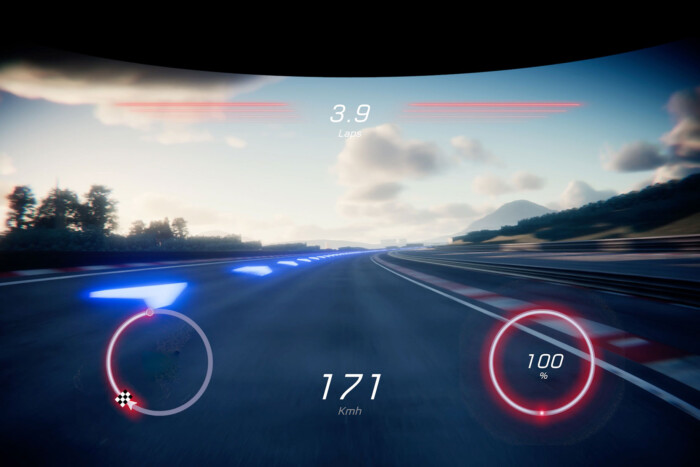Select the checkered flag marker on the minimap
Viewport: 700px width, 467px height.
124,399
